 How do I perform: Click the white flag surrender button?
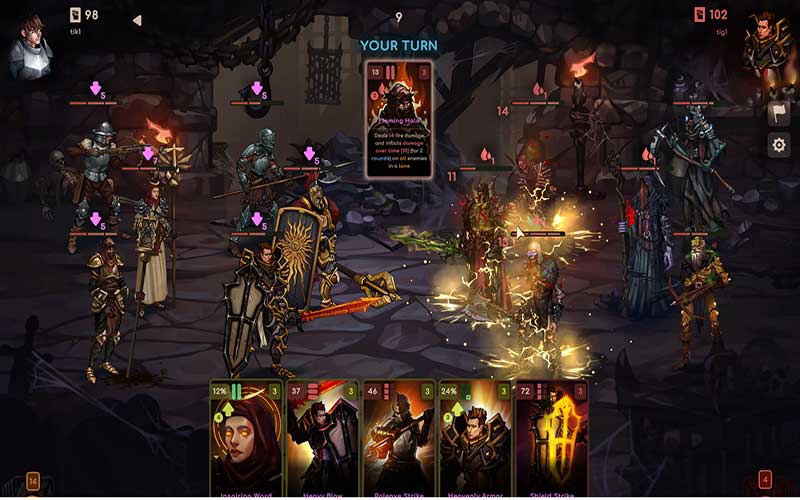click(779, 113)
